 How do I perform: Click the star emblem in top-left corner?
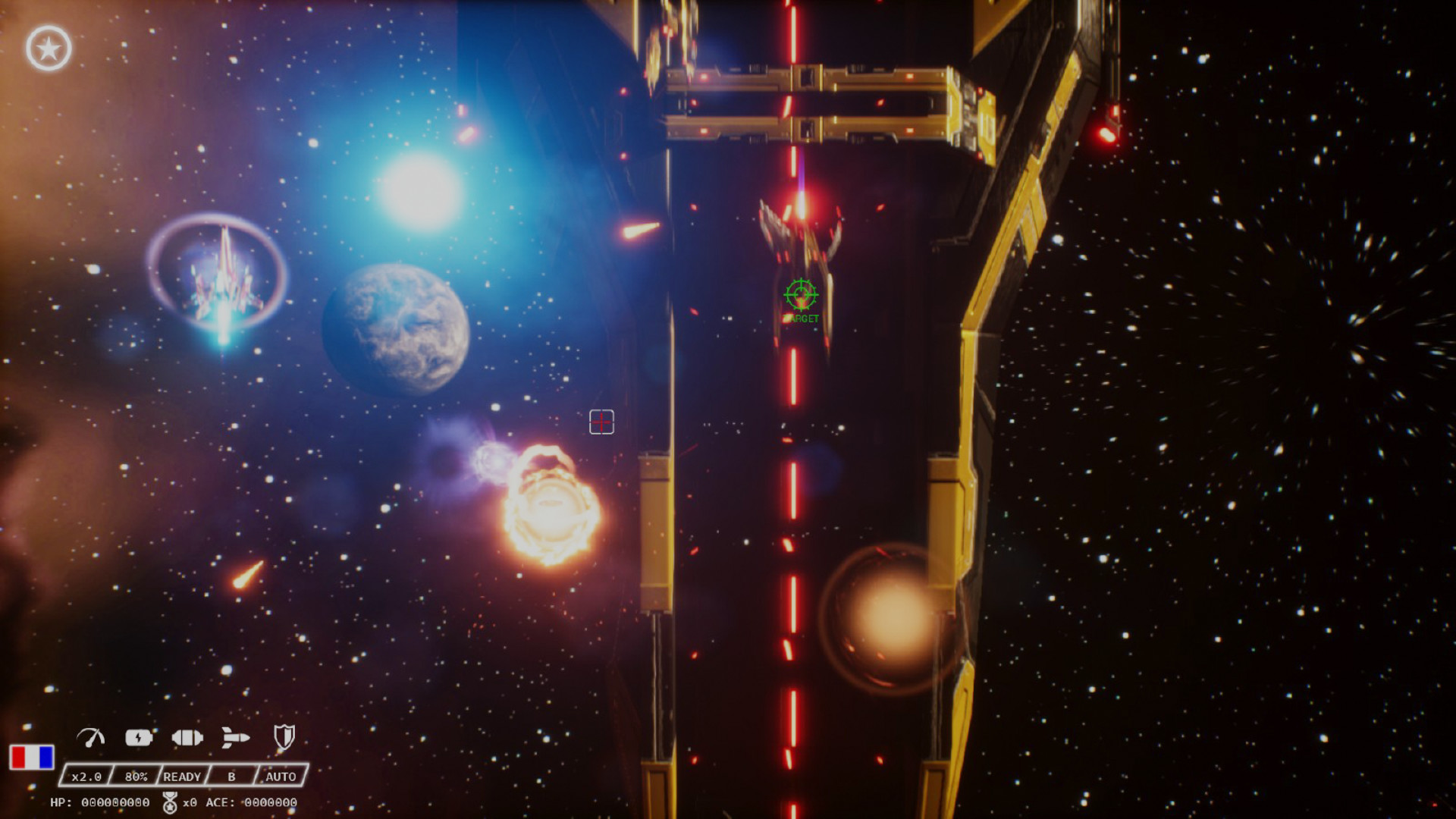click(x=48, y=45)
